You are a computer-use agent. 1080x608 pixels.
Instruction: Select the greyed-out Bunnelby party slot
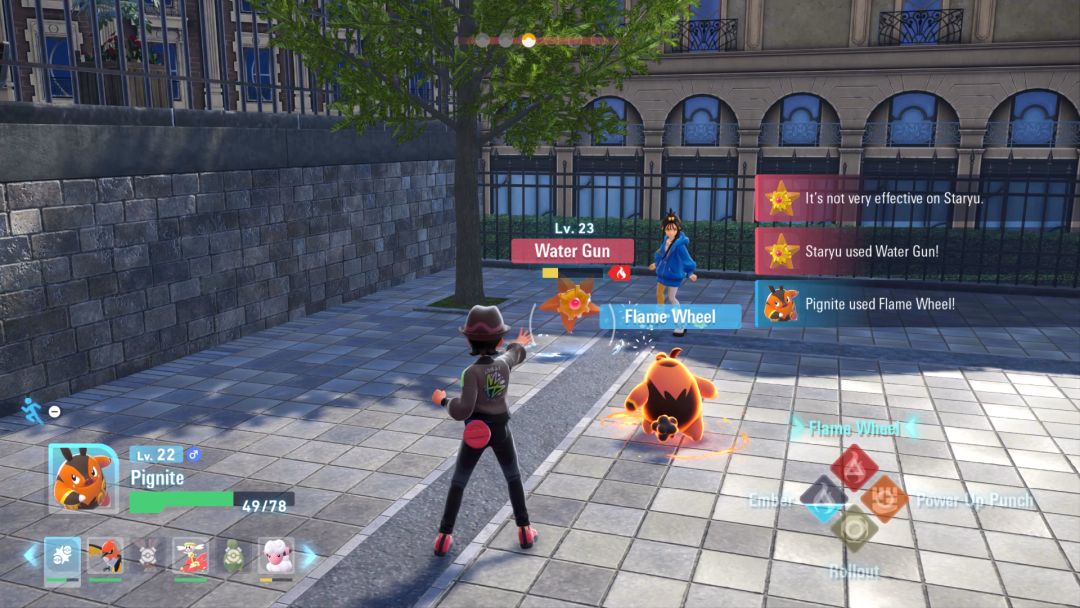148,556
